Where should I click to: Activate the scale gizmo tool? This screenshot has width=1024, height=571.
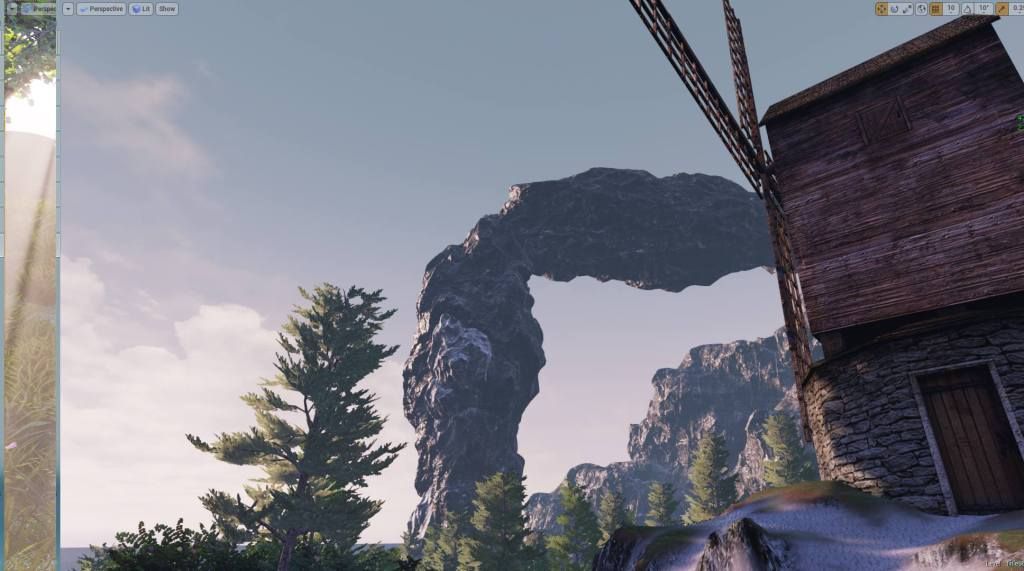coord(907,9)
